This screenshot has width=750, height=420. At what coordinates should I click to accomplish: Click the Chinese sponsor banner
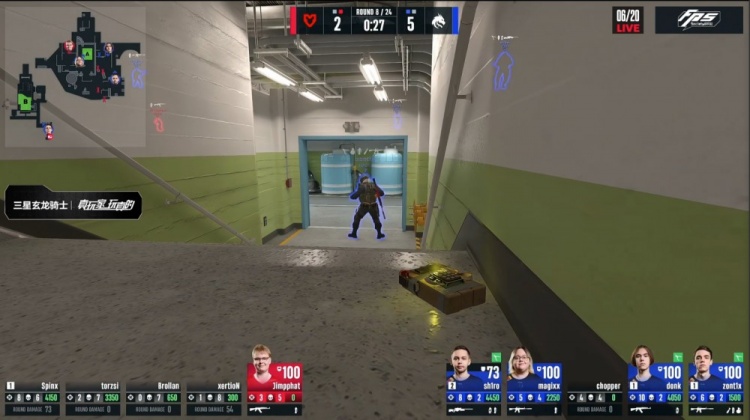[x=73, y=205]
